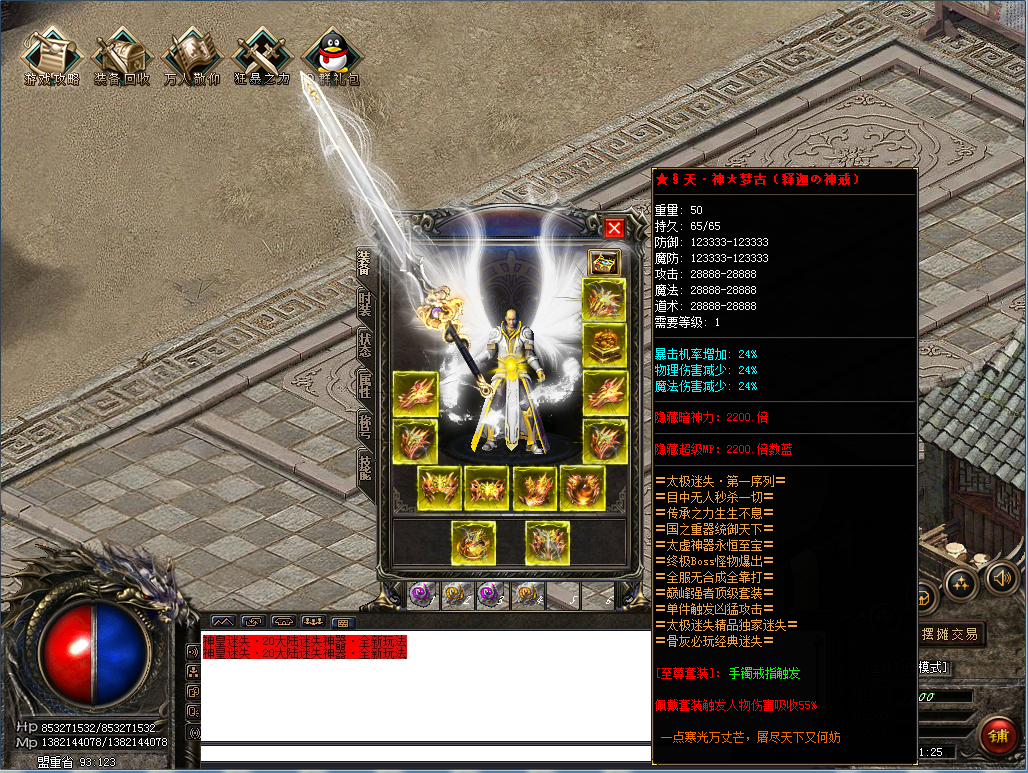The height and width of the screenshot is (773, 1028).
Task: Click the treasure chest button in character panel
Action: tap(604, 262)
